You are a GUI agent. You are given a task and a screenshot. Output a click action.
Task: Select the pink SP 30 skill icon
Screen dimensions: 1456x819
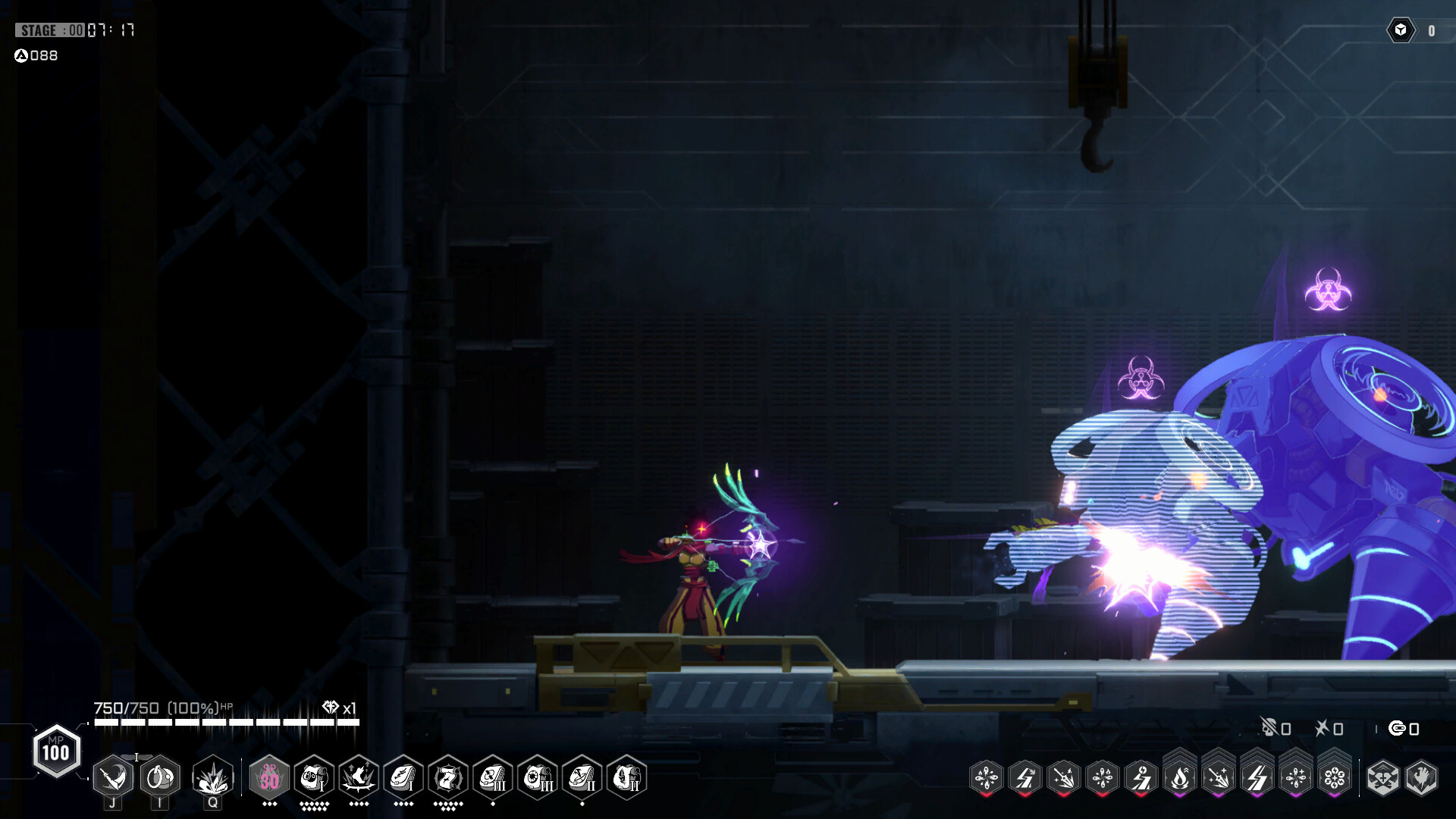click(270, 777)
